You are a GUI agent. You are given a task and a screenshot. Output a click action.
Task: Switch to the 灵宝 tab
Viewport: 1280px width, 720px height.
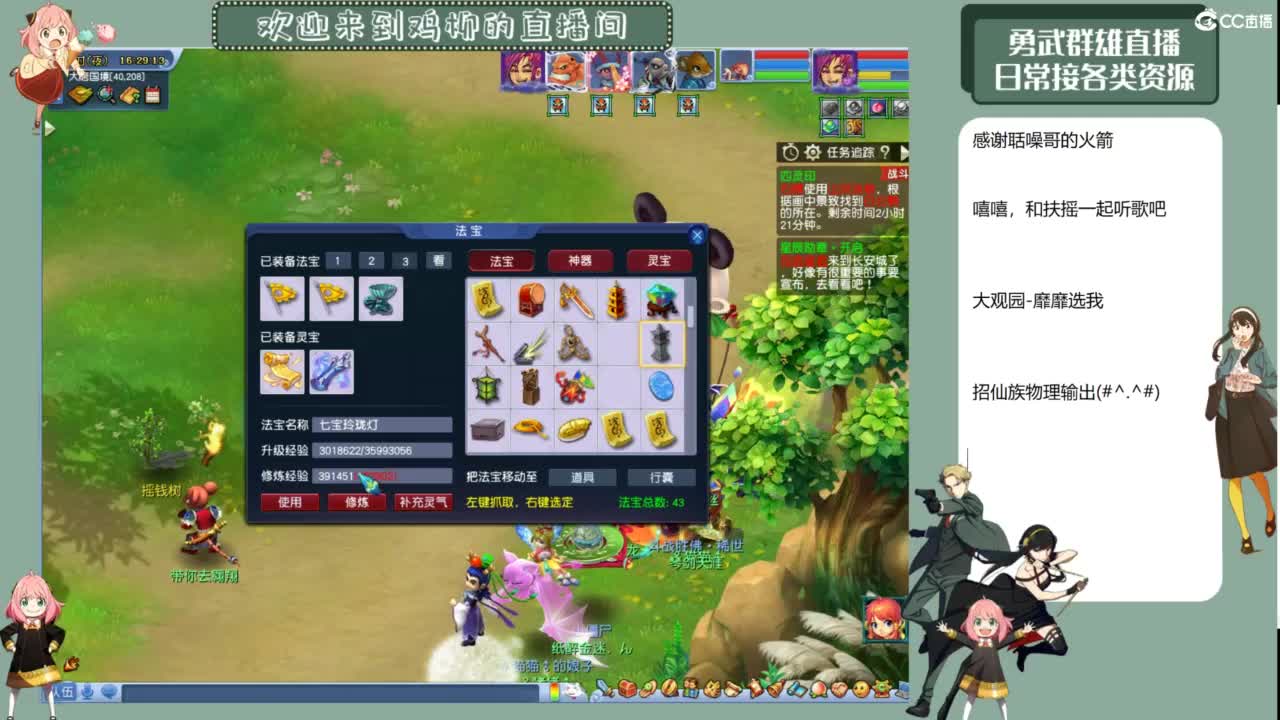coord(657,261)
